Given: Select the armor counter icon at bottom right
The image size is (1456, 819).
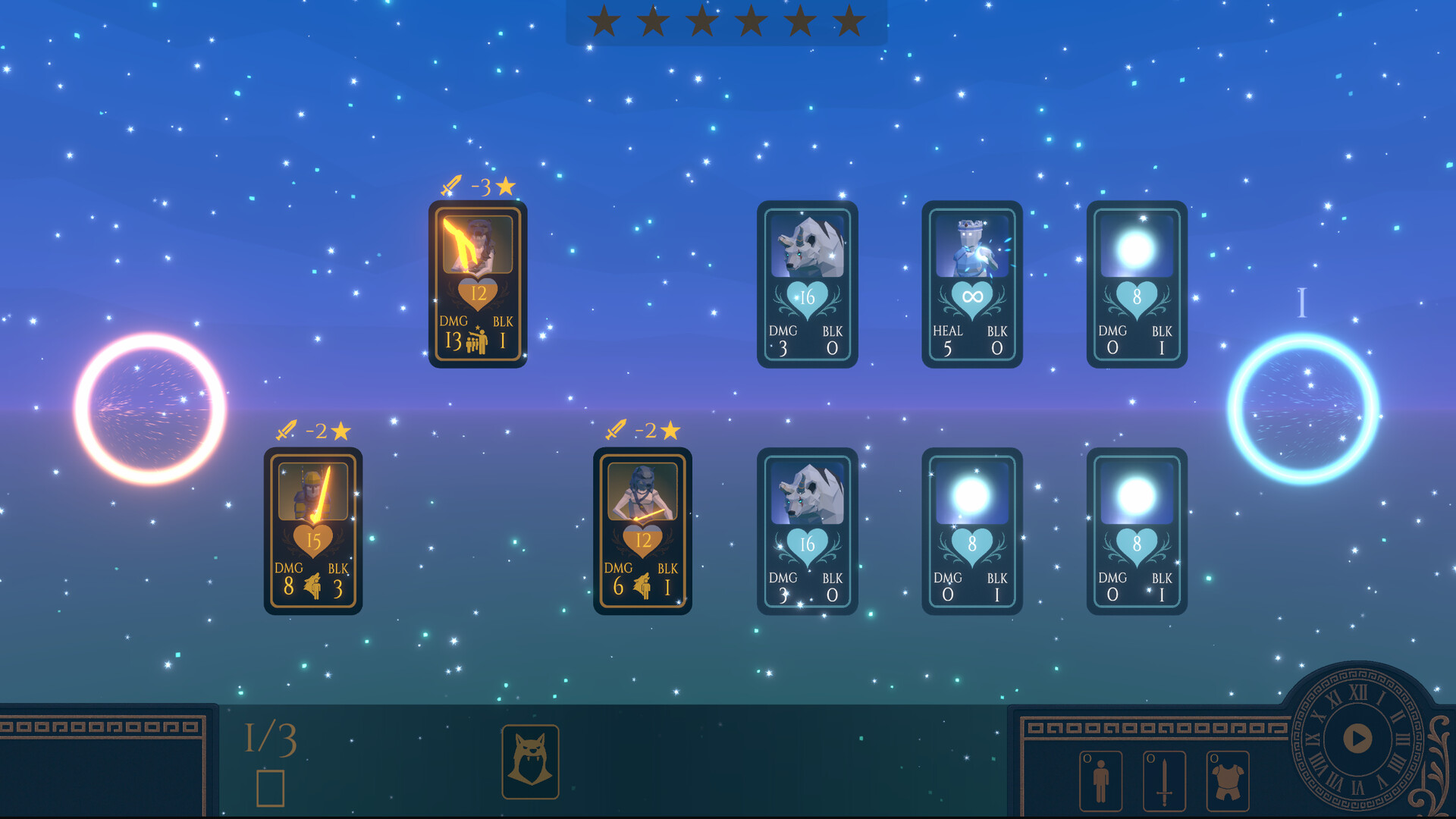Looking at the screenshot, I should click(x=1226, y=781).
